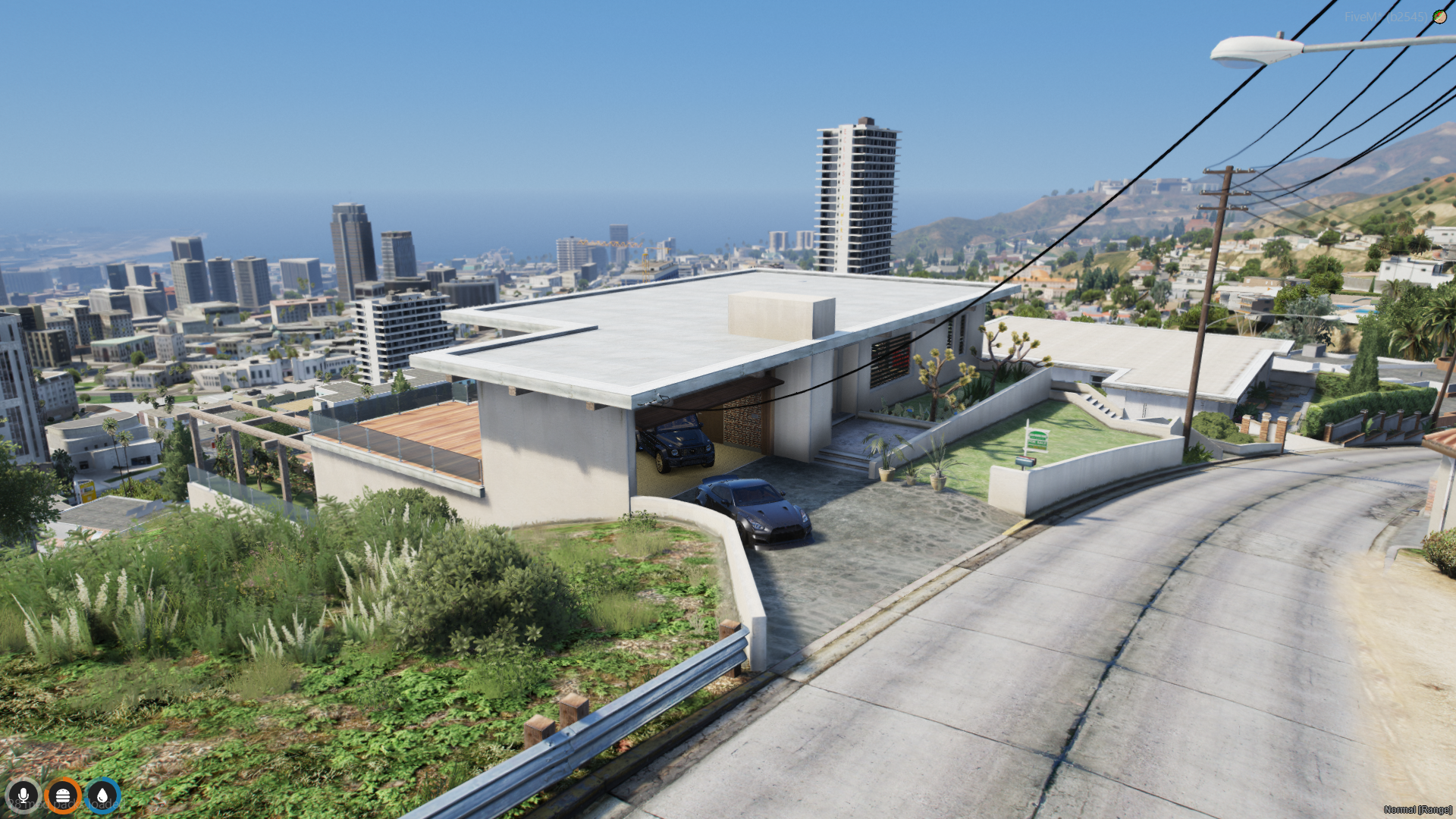Click the FiveM taco emblem icon
The height and width of the screenshot is (819, 1456).
click(x=1439, y=16)
